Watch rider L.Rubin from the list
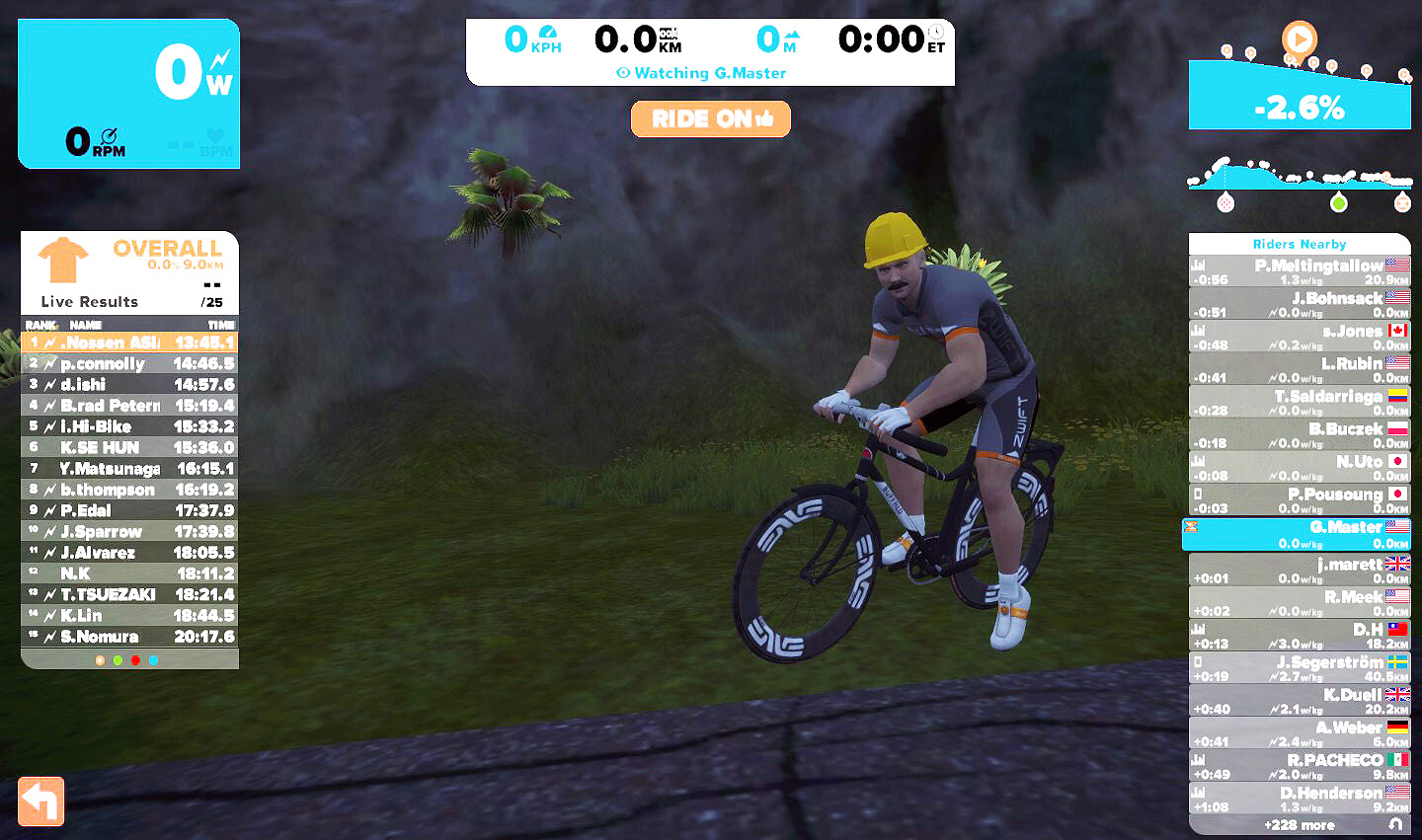Screen dimensions: 1422x840 pos(1300,369)
